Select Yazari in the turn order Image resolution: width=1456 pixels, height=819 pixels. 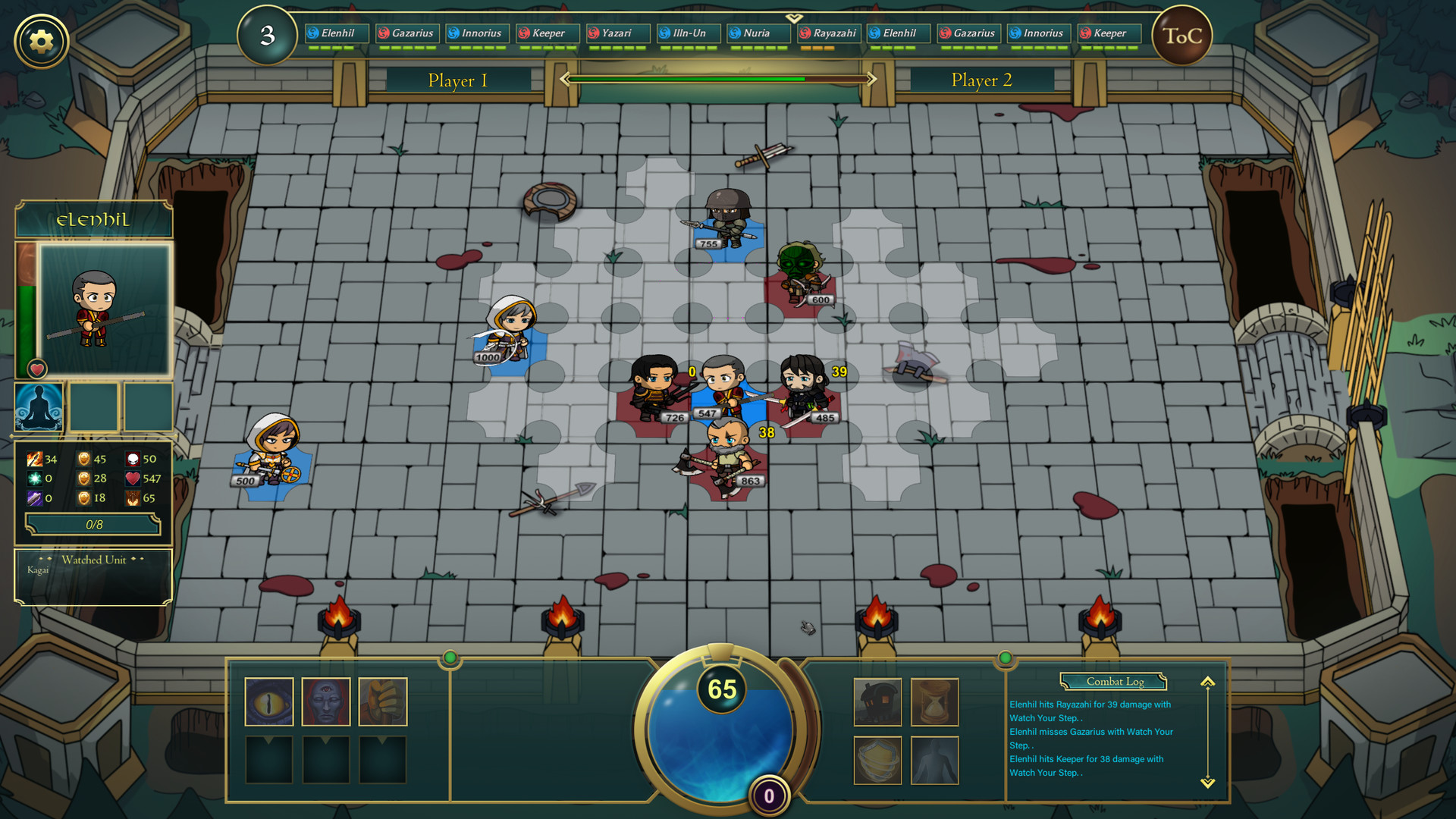[x=617, y=33]
